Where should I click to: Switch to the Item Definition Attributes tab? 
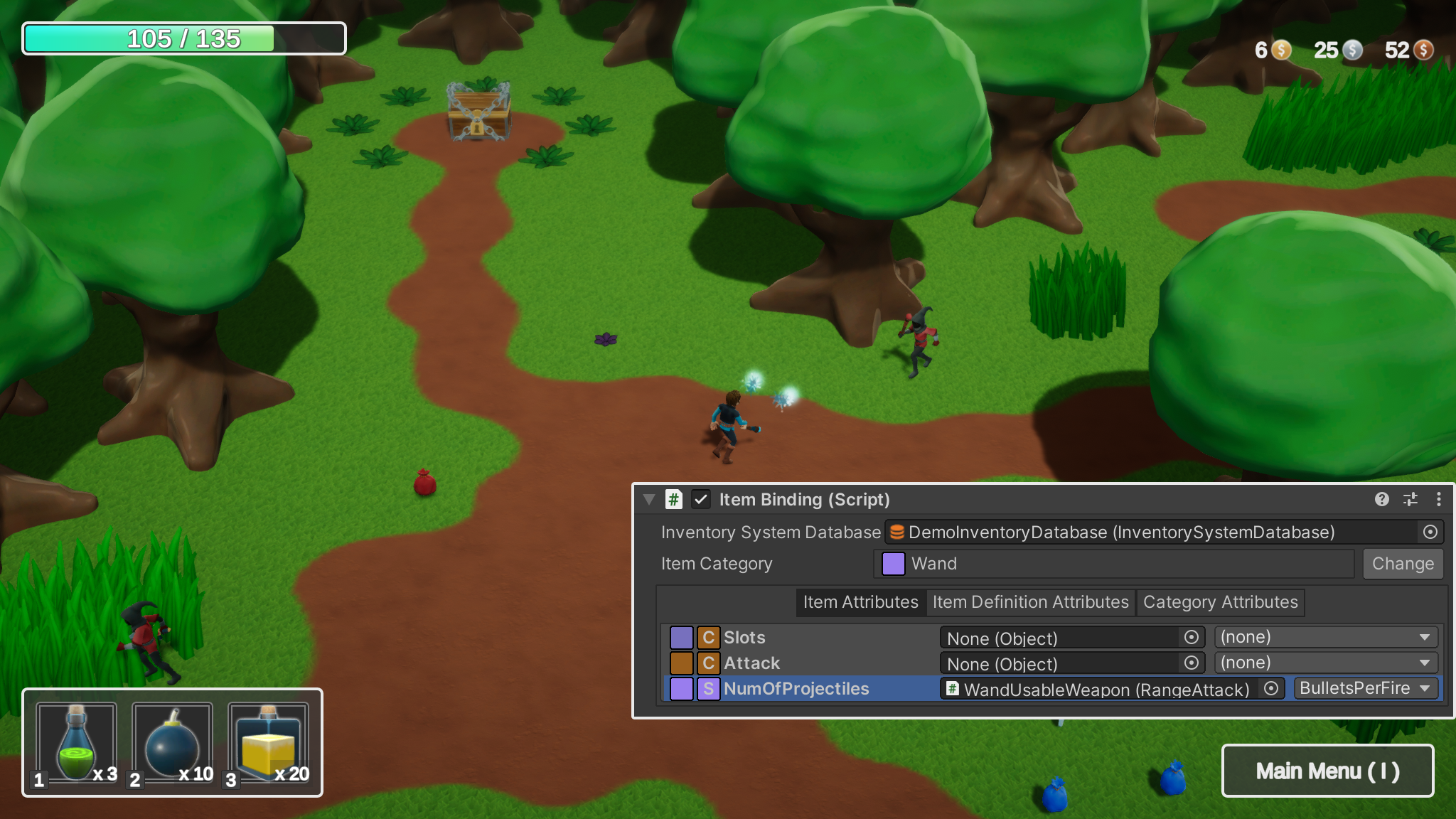click(1030, 602)
